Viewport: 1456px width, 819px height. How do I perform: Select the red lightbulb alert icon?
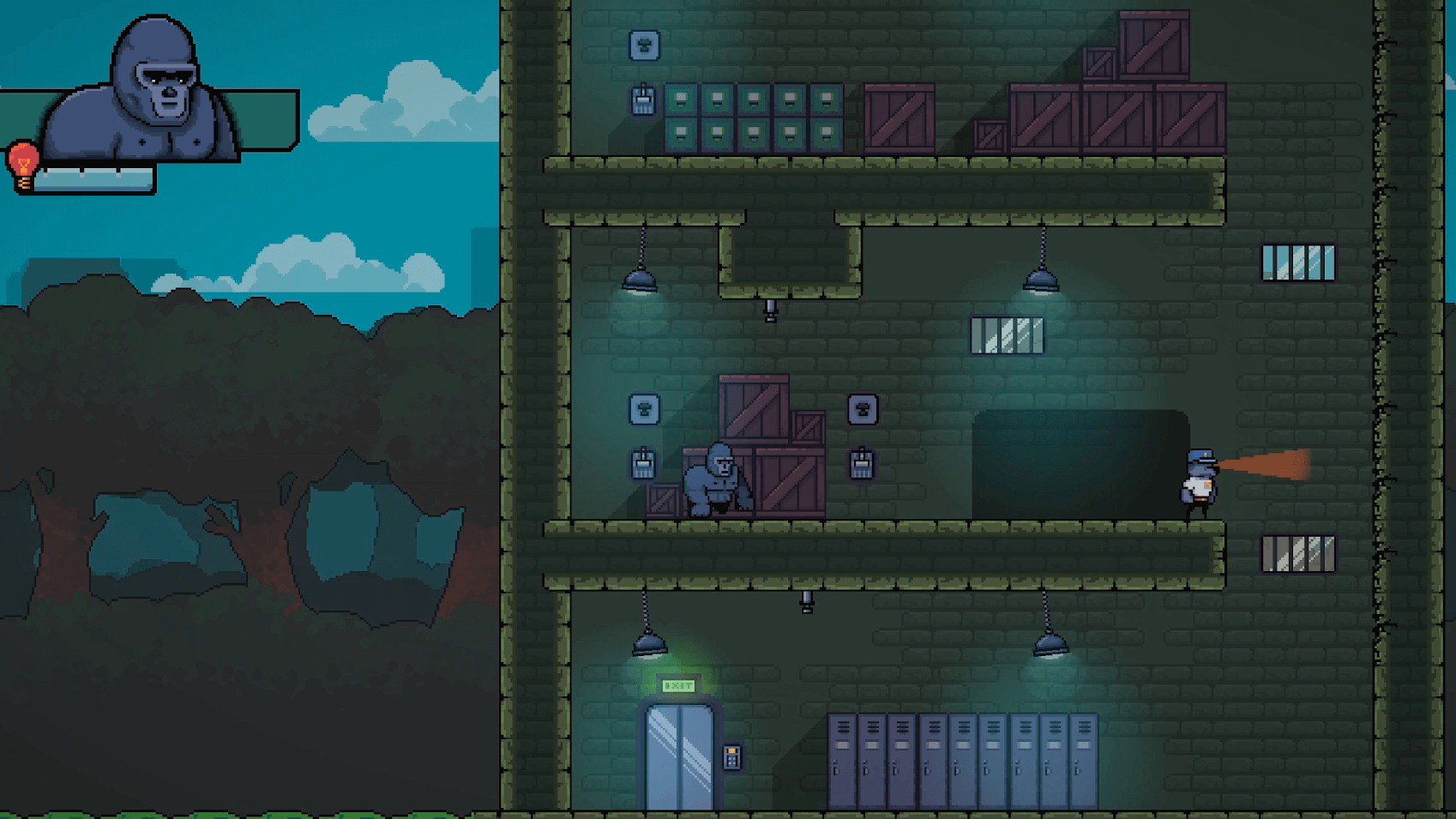[x=23, y=166]
